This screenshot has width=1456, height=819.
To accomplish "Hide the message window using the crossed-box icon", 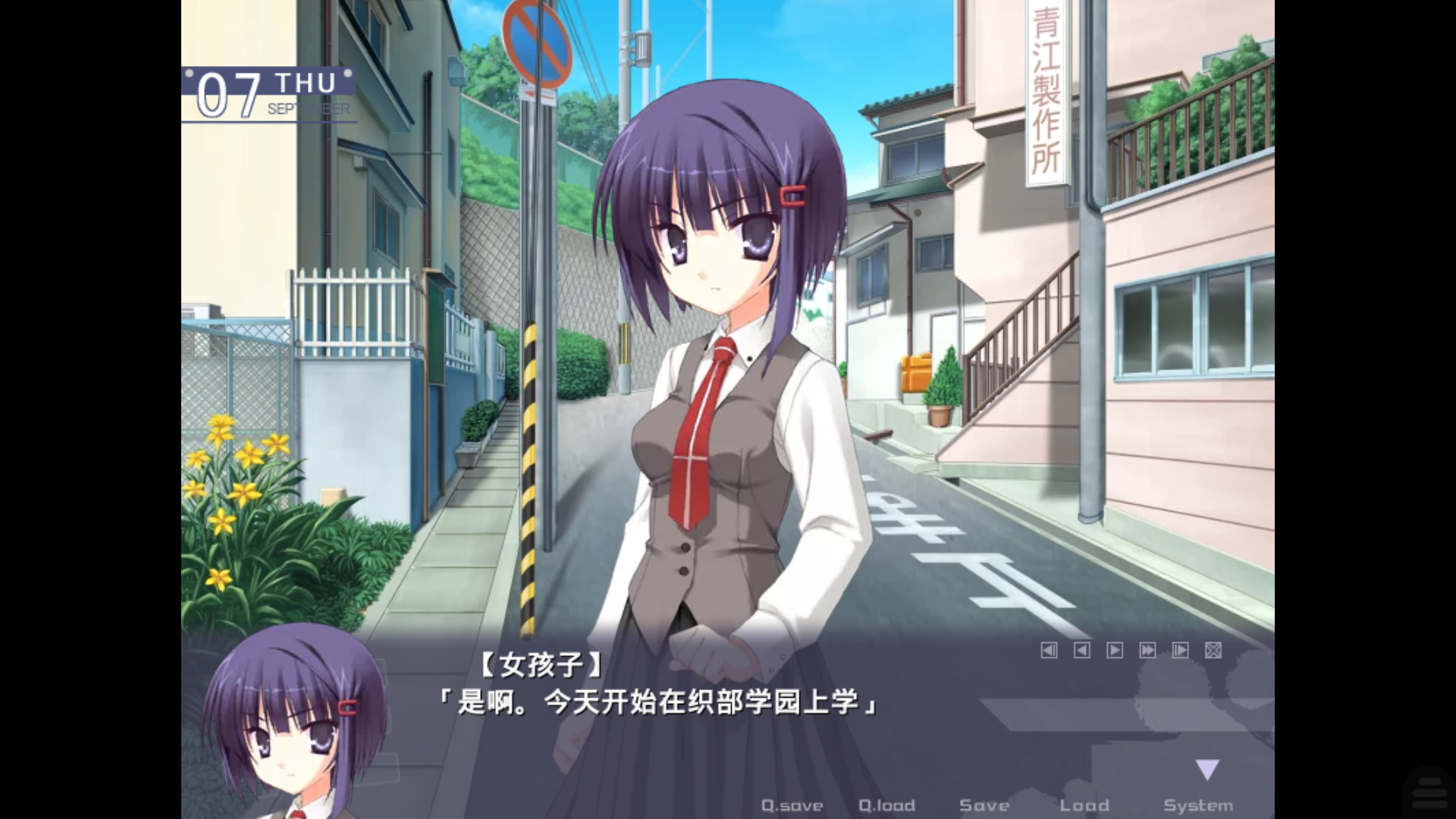I will (x=1213, y=651).
